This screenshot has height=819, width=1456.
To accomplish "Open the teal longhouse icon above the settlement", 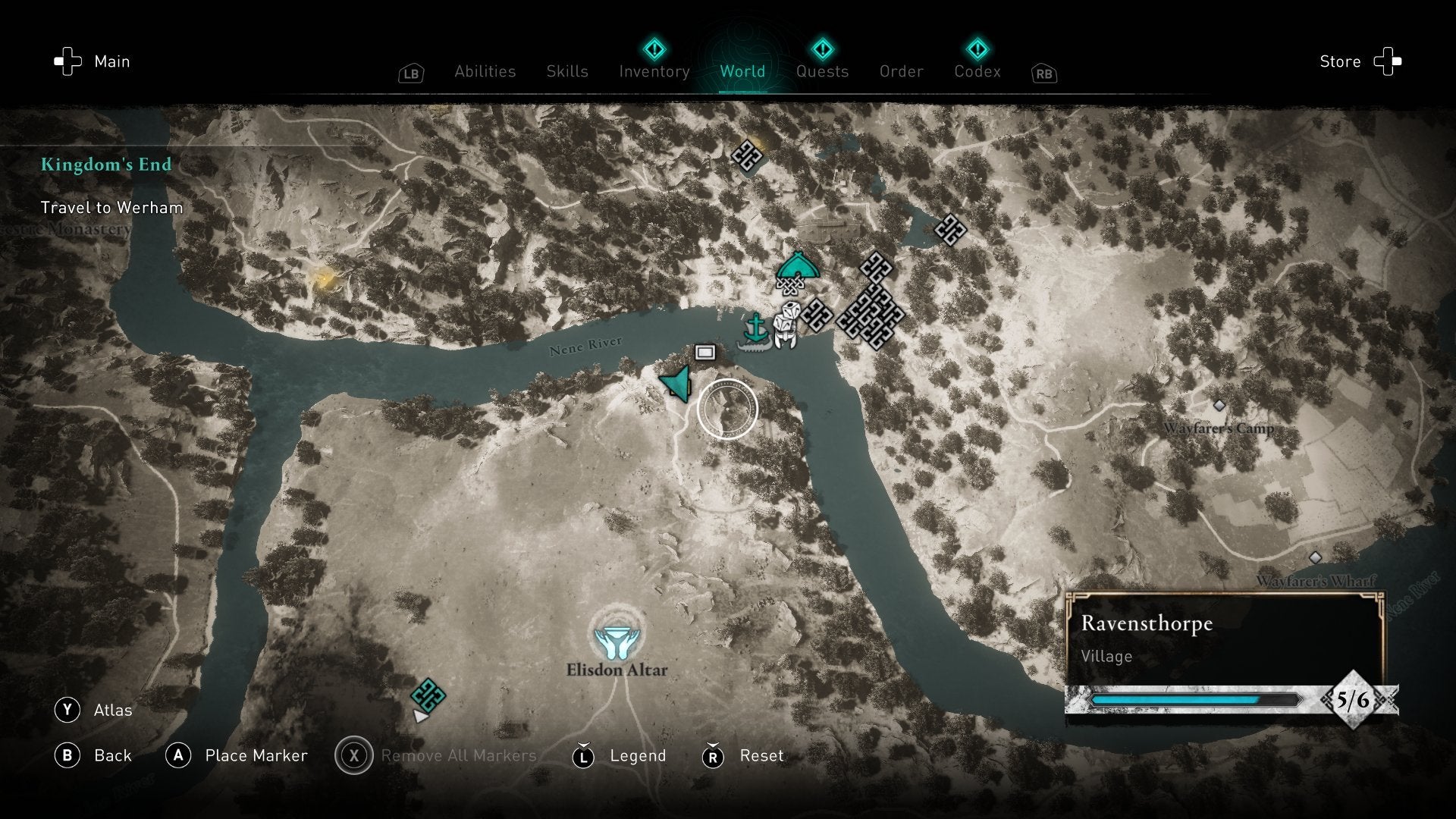I will (x=797, y=267).
